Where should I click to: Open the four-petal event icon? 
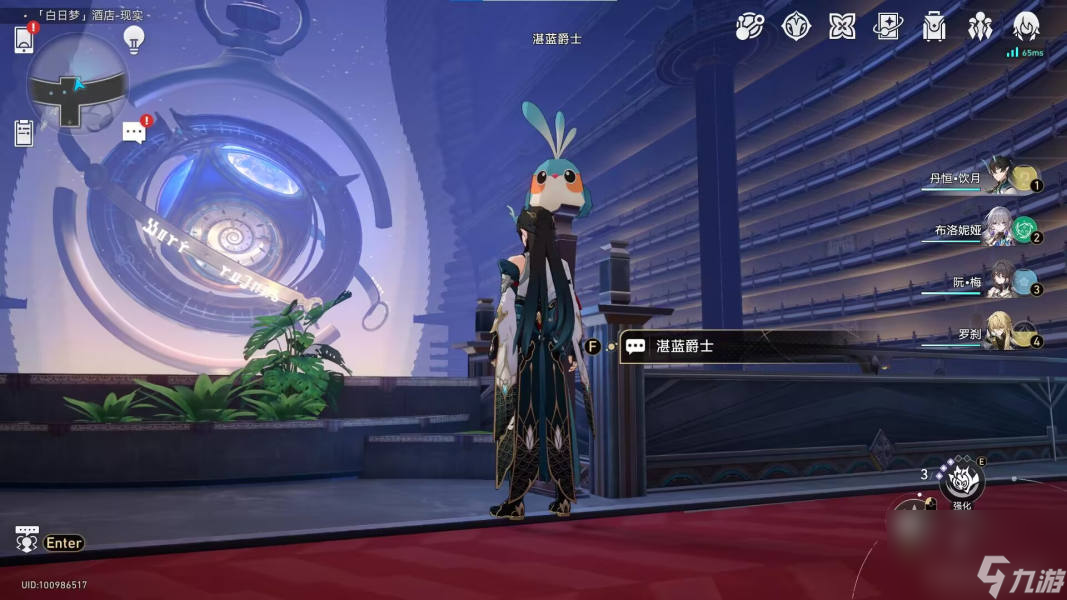[x=842, y=27]
